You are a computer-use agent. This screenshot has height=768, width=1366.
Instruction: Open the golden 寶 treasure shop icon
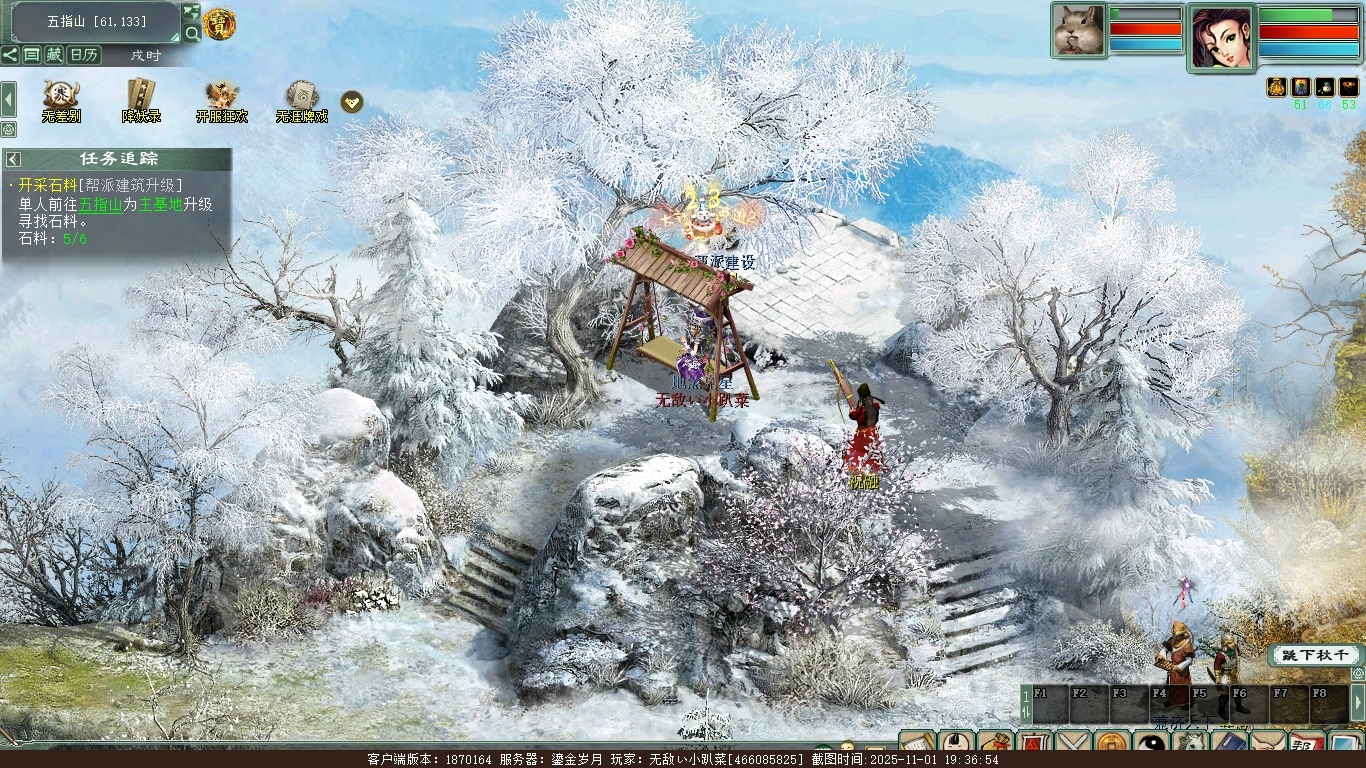(219, 23)
